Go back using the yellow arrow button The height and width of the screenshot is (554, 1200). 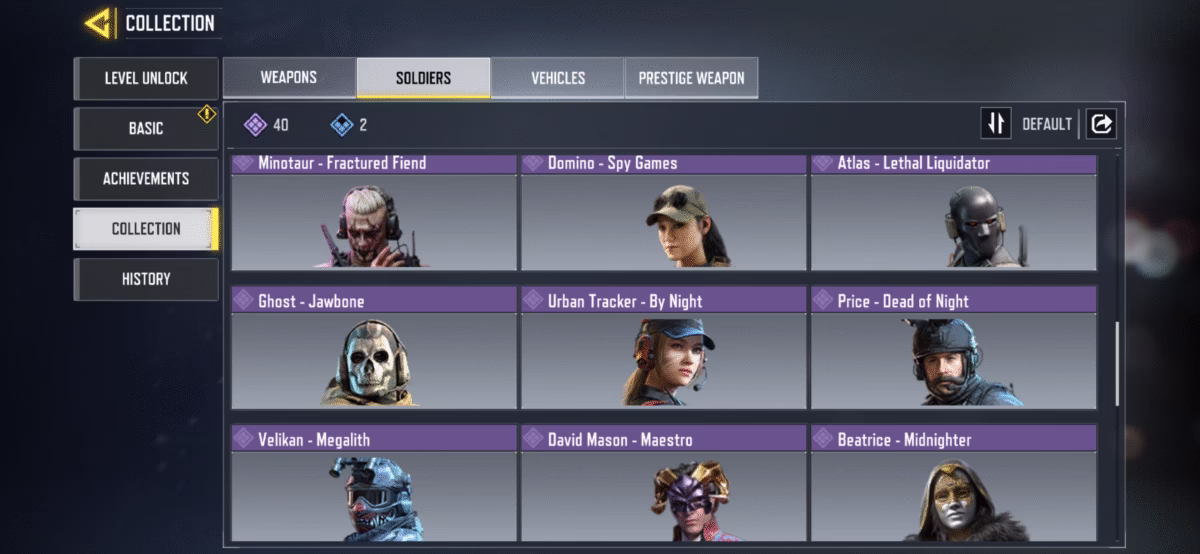98,23
